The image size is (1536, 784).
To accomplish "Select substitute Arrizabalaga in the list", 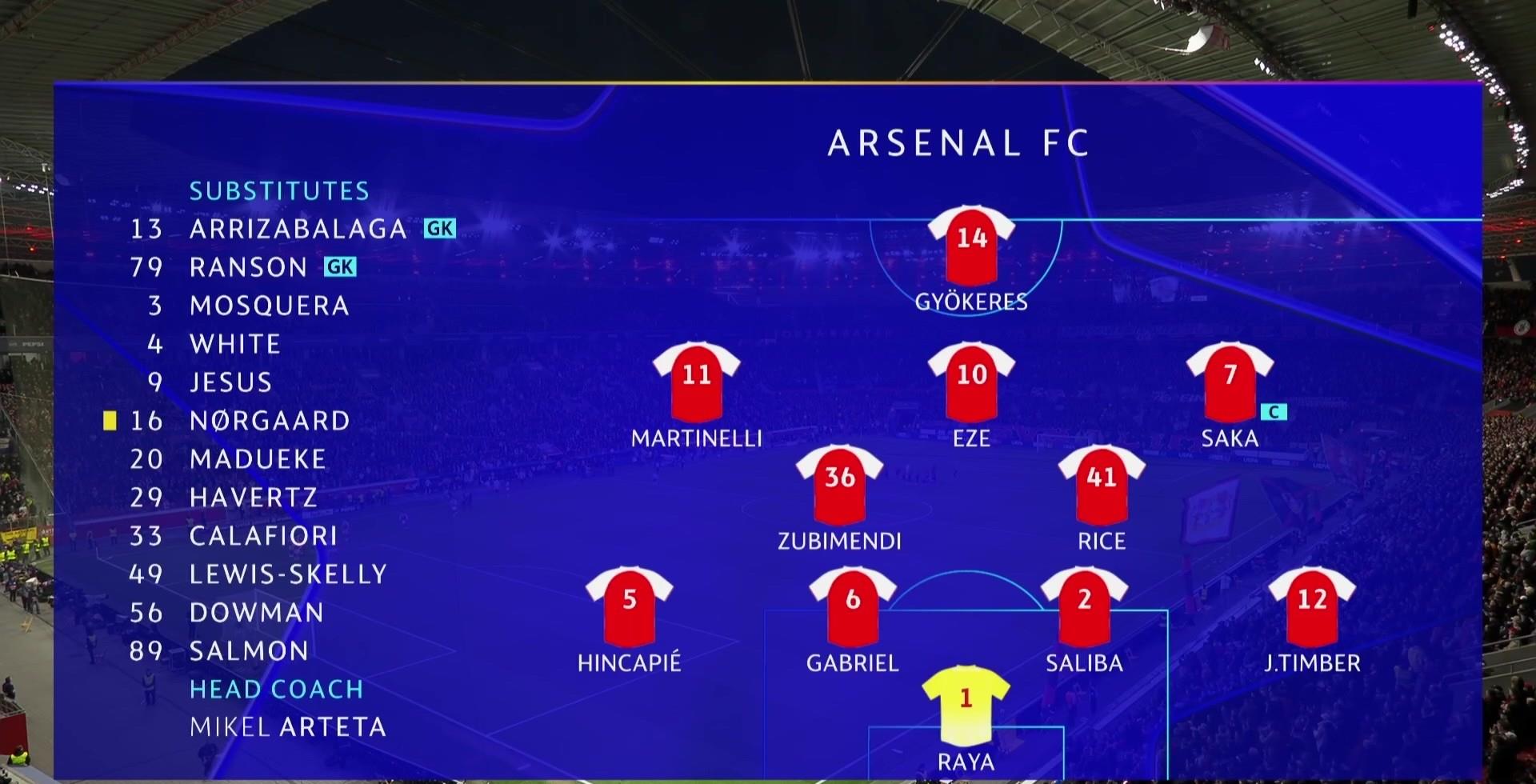I will [x=298, y=229].
